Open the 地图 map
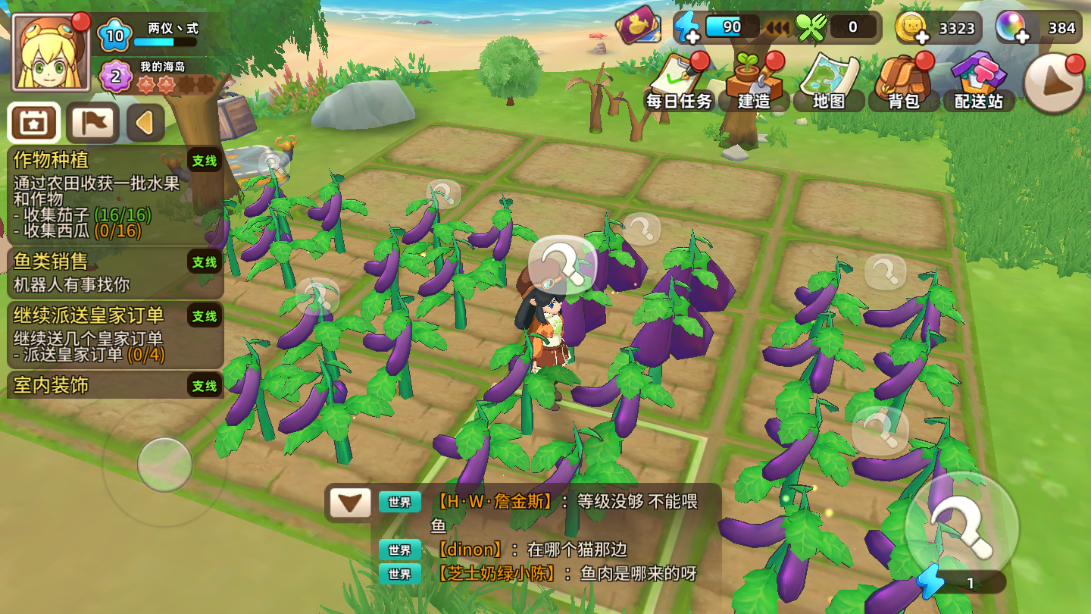The height and width of the screenshot is (614, 1091). 829,83
